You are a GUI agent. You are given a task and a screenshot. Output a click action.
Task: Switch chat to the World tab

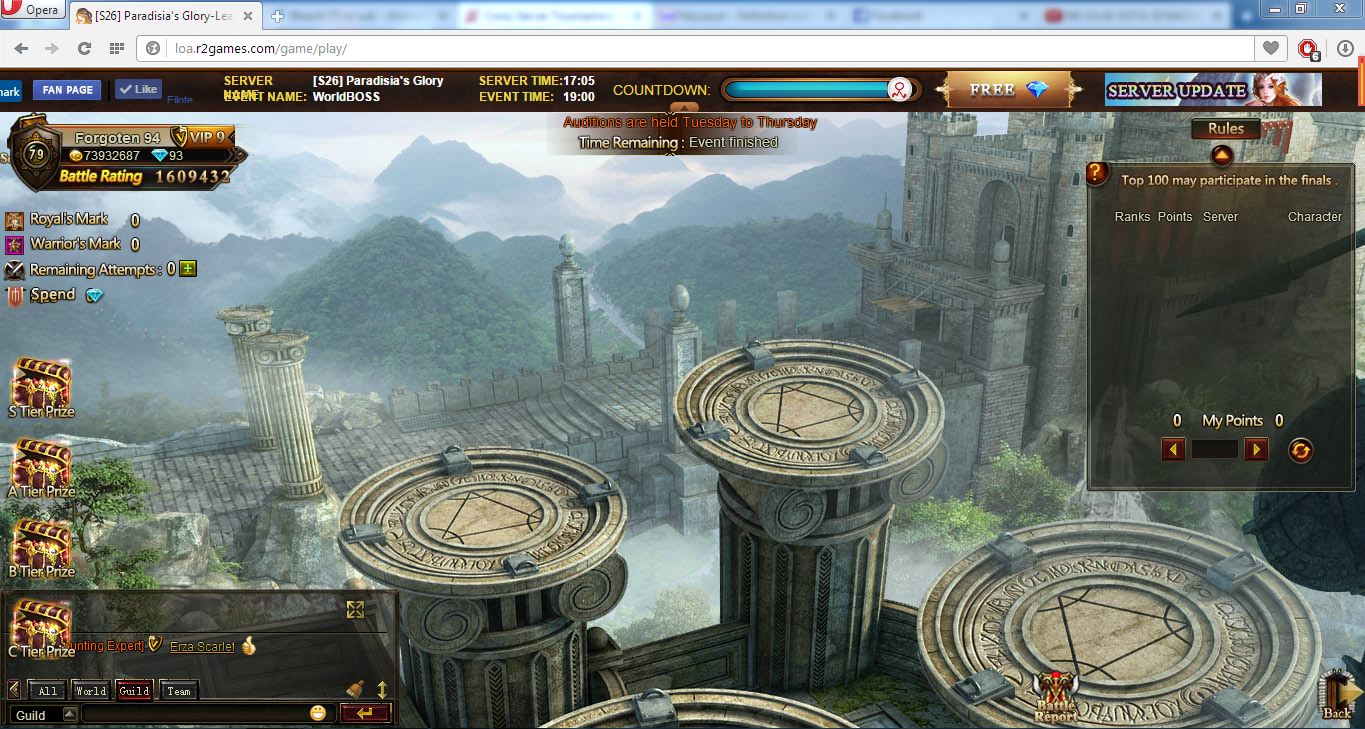[90, 691]
